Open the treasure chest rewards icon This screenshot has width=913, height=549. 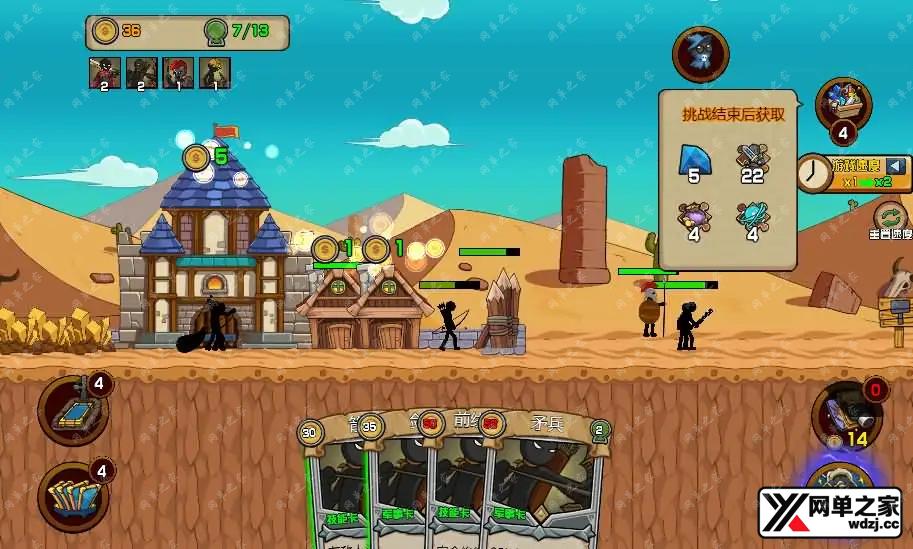click(843, 104)
